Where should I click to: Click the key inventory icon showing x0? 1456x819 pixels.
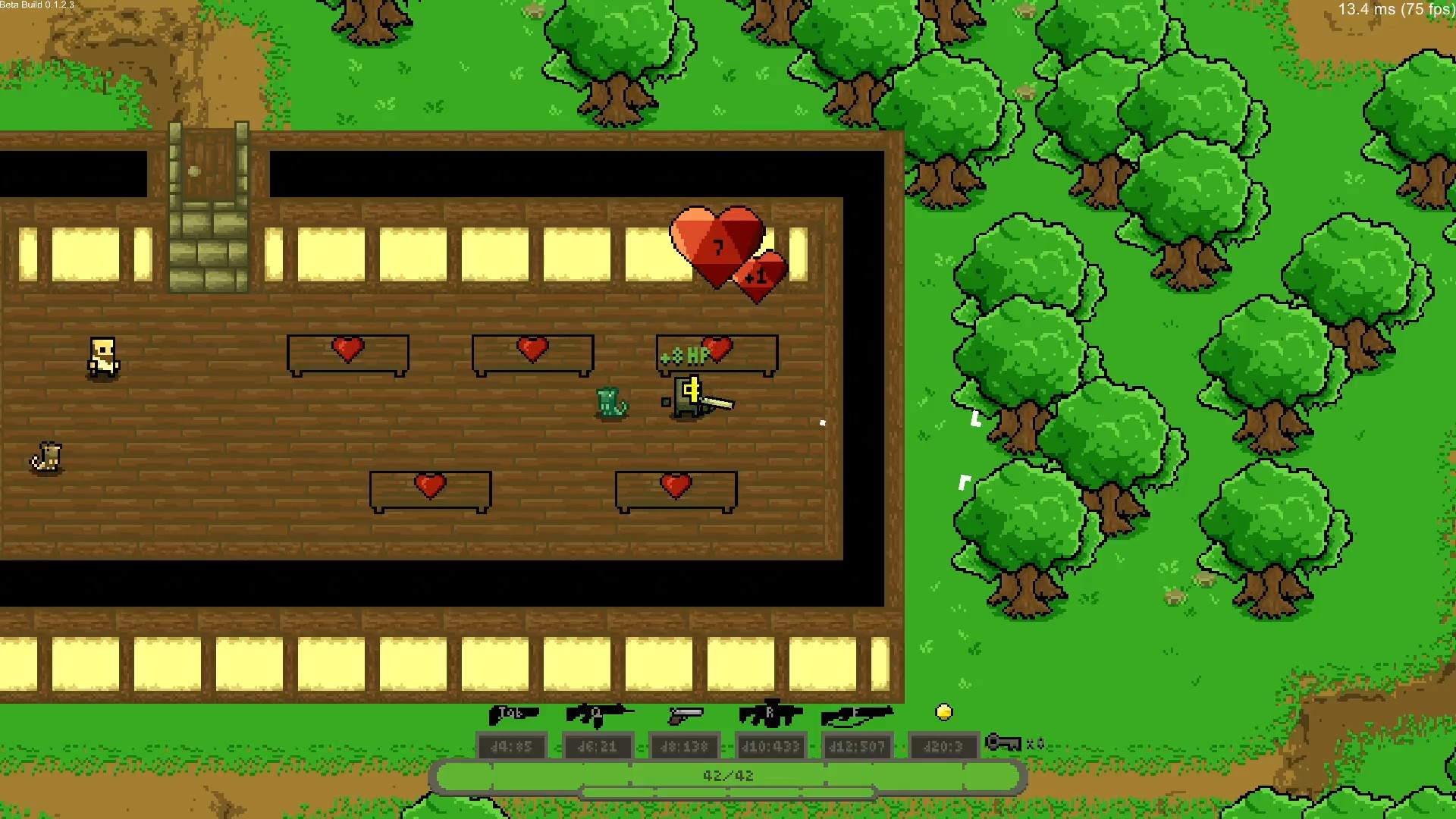click(x=1003, y=744)
